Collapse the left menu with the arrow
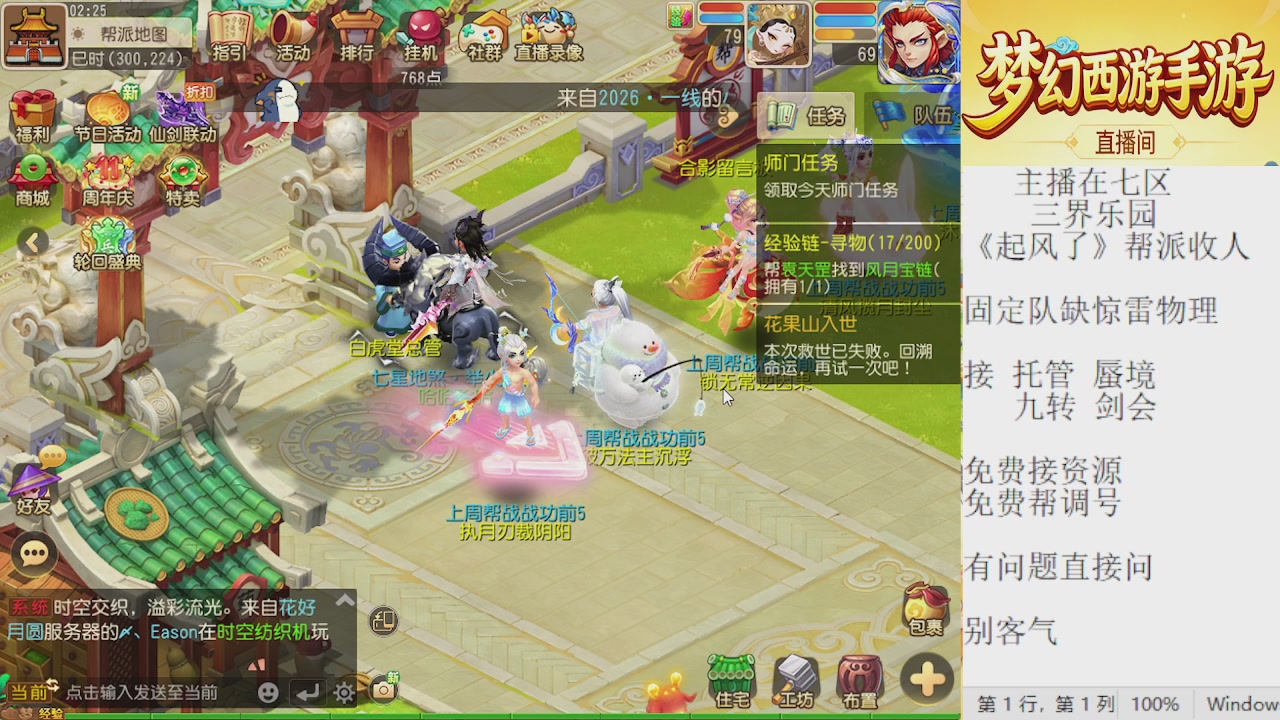This screenshot has height=720, width=1280. (32, 243)
